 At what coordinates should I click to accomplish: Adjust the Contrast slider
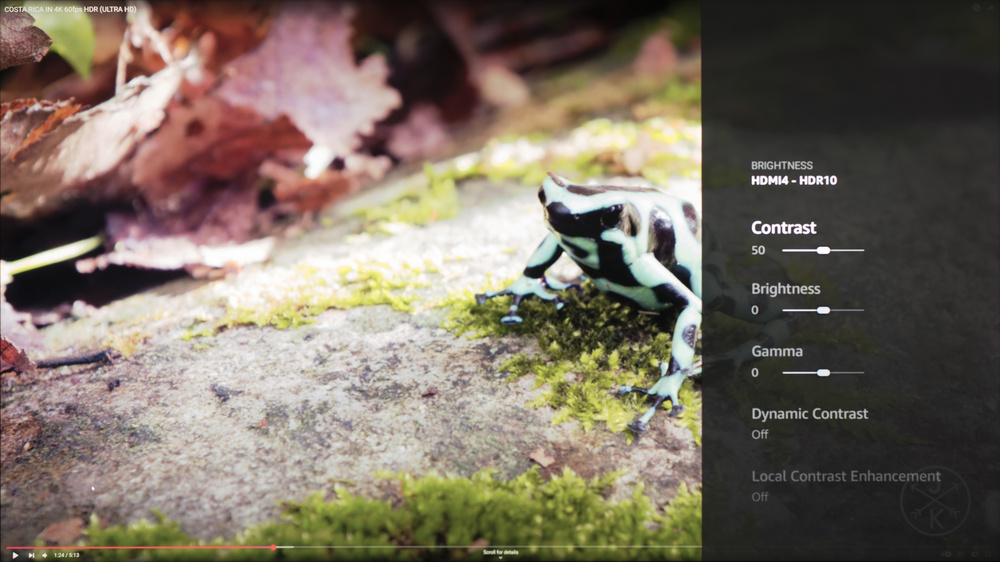822,250
